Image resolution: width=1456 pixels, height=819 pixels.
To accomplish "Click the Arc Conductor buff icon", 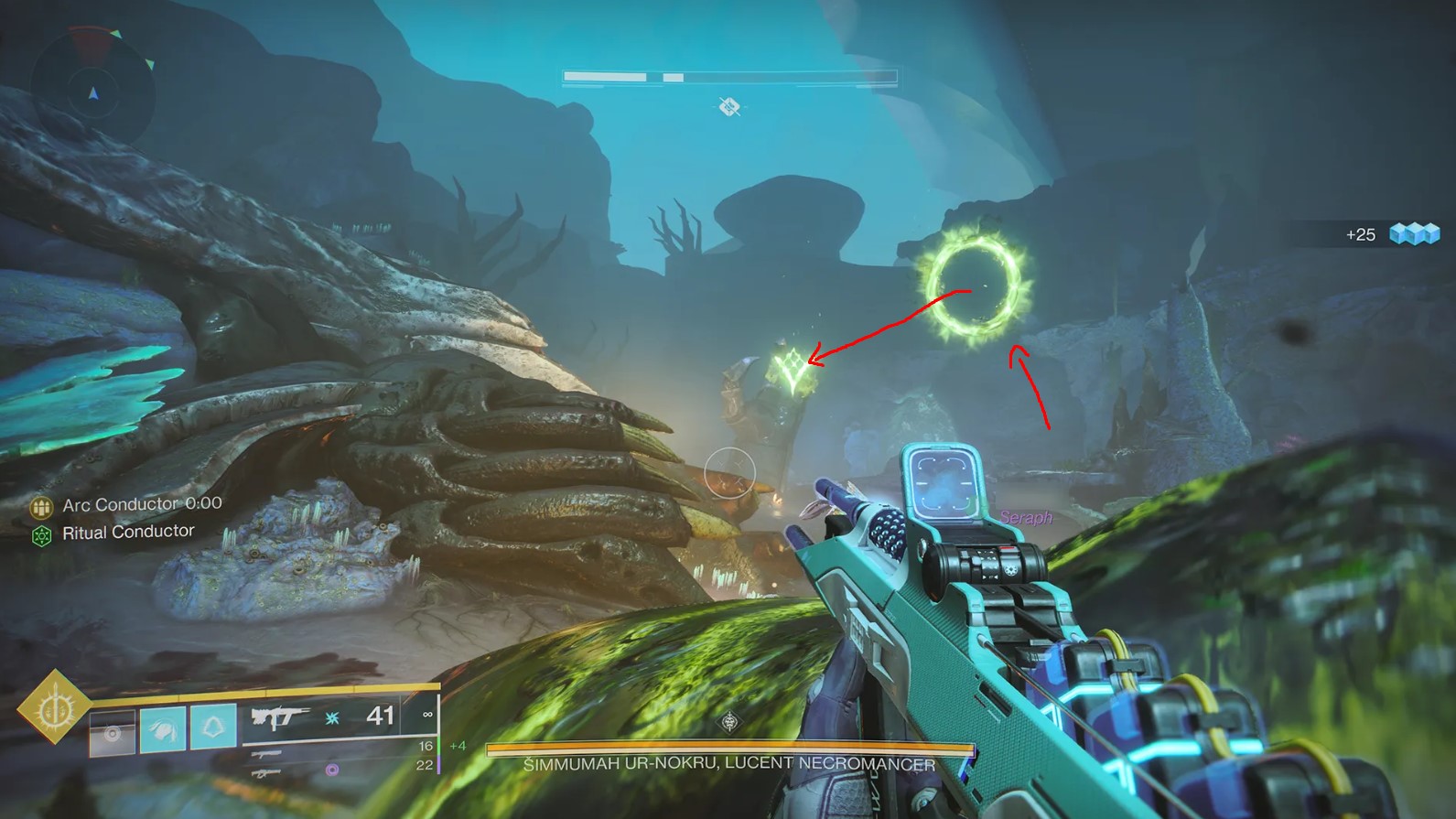I will point(41,506).
